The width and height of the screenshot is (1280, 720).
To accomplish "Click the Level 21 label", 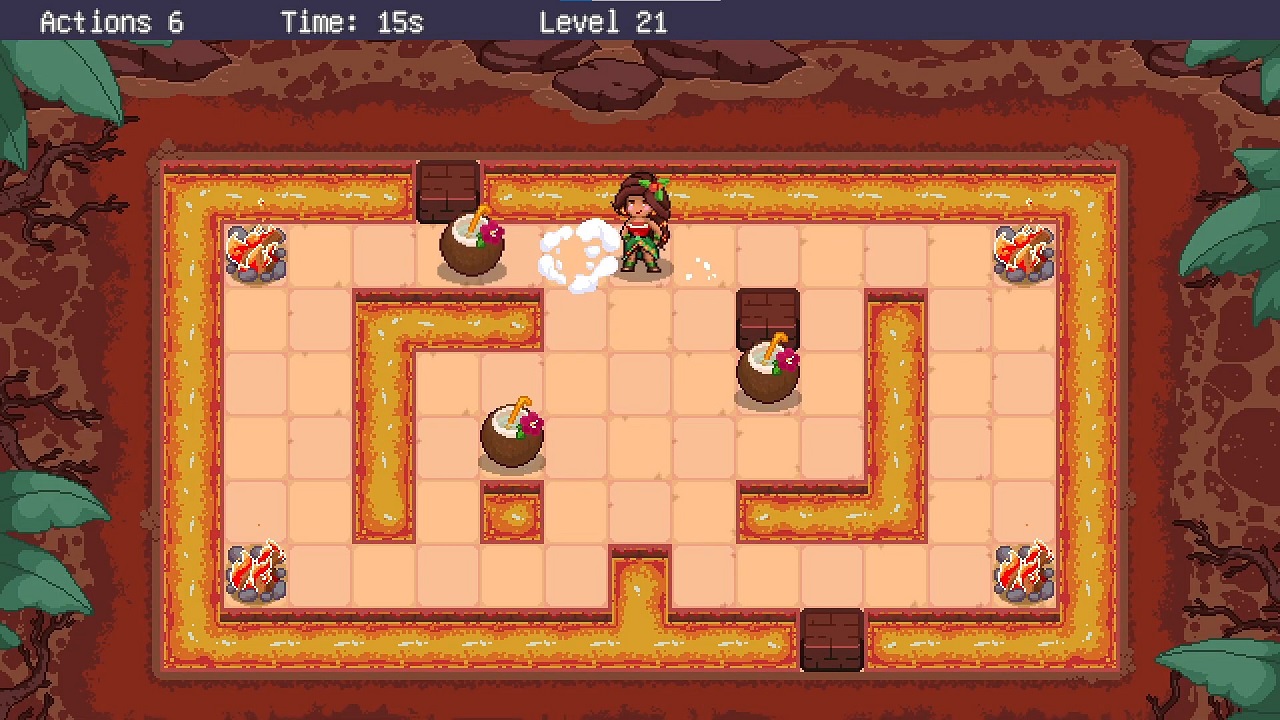I will coord(603,21).
